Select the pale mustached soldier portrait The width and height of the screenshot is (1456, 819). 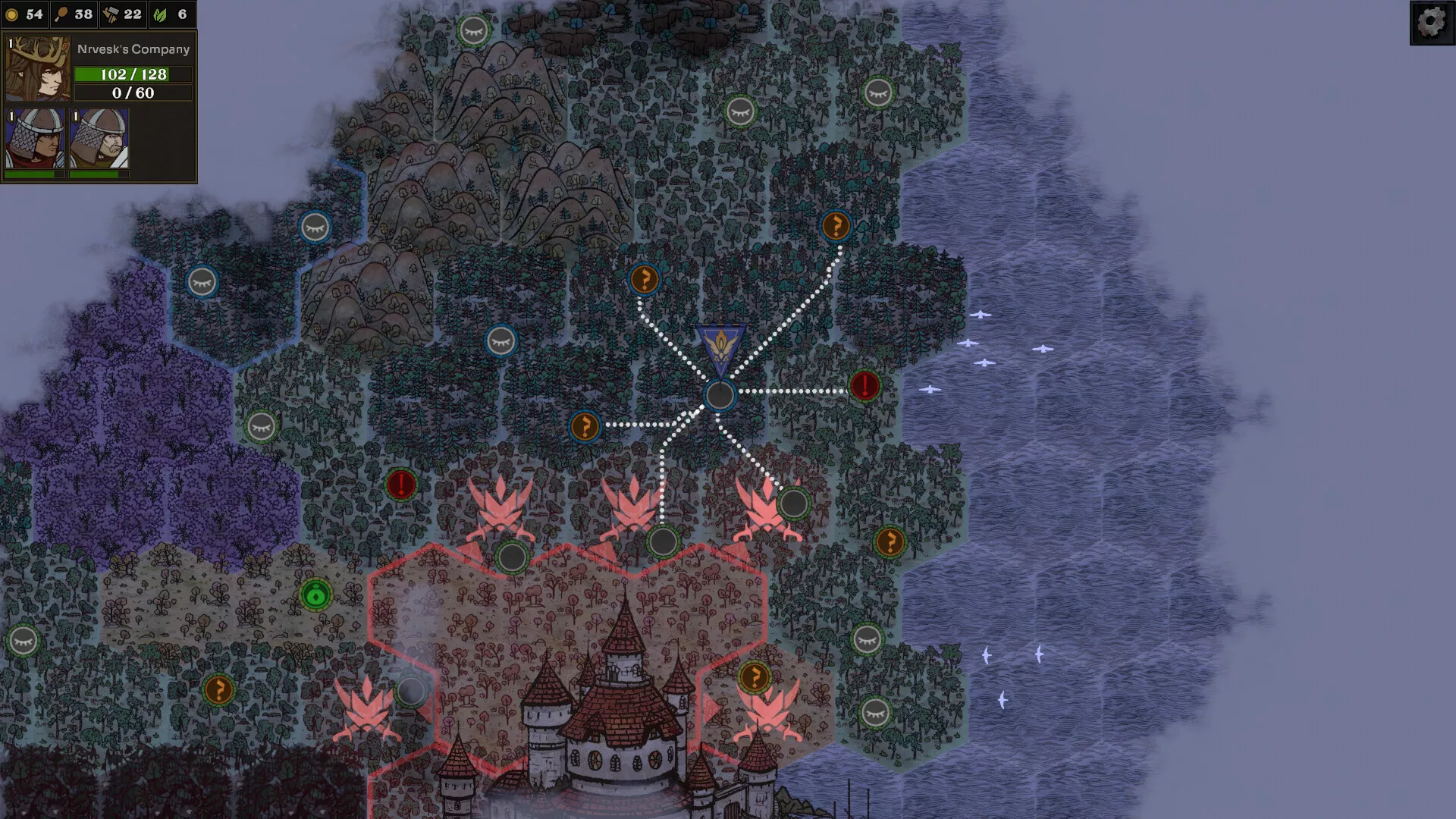(99, 138)
